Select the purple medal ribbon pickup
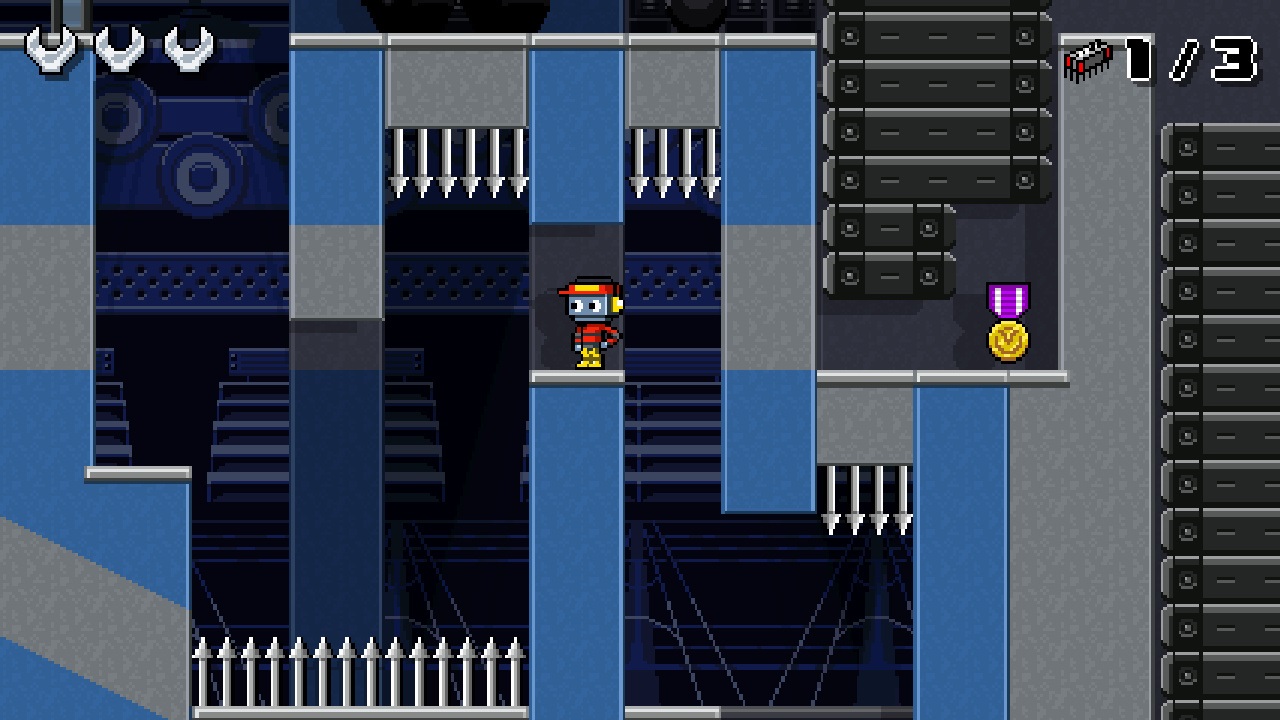Image resolution: width=1280 pixels, height=720 pixels. 1007,298
